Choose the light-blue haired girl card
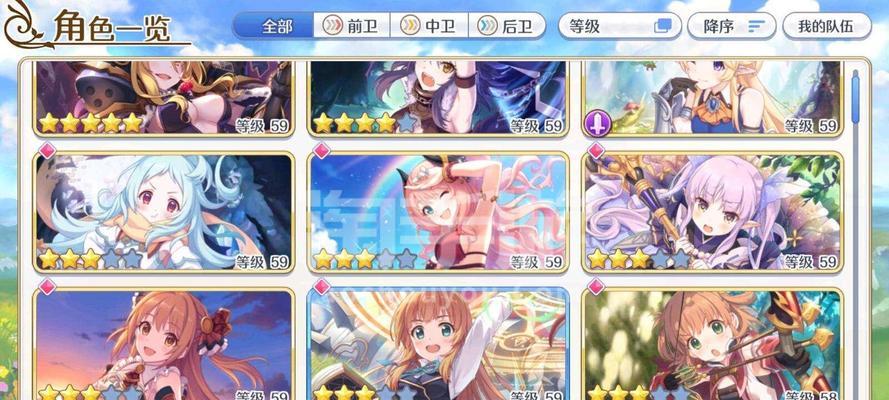This screenshot has height=400, width=889. pyautogui.click(x=164, y=211)
